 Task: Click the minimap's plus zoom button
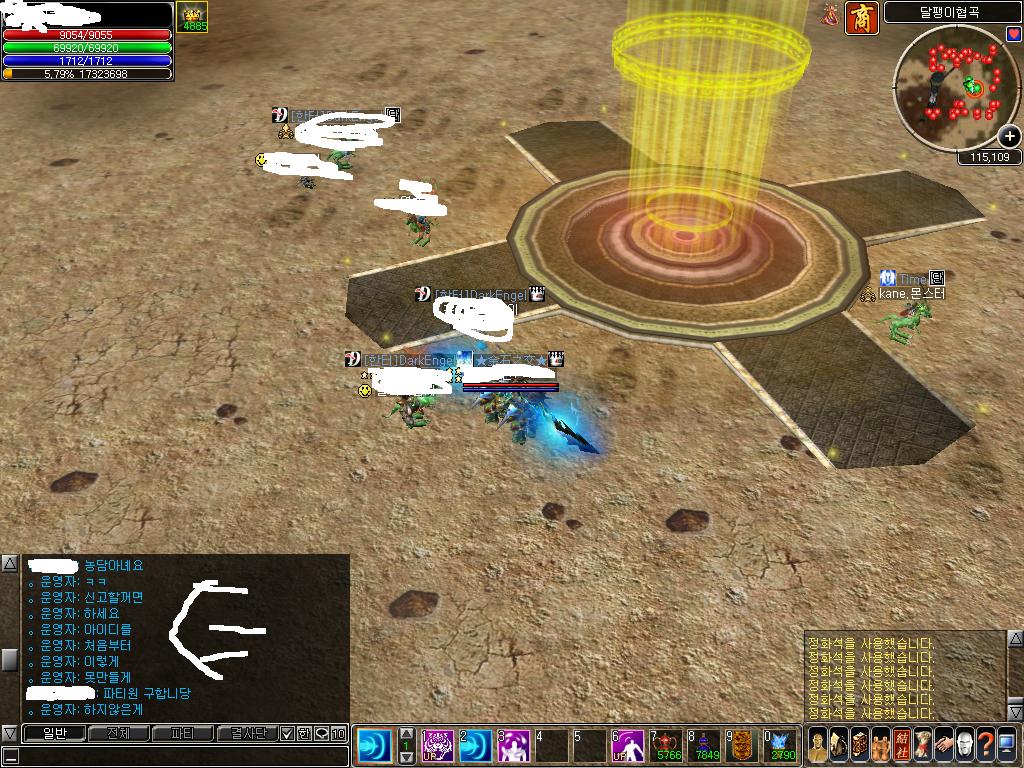pos(1009,136)
